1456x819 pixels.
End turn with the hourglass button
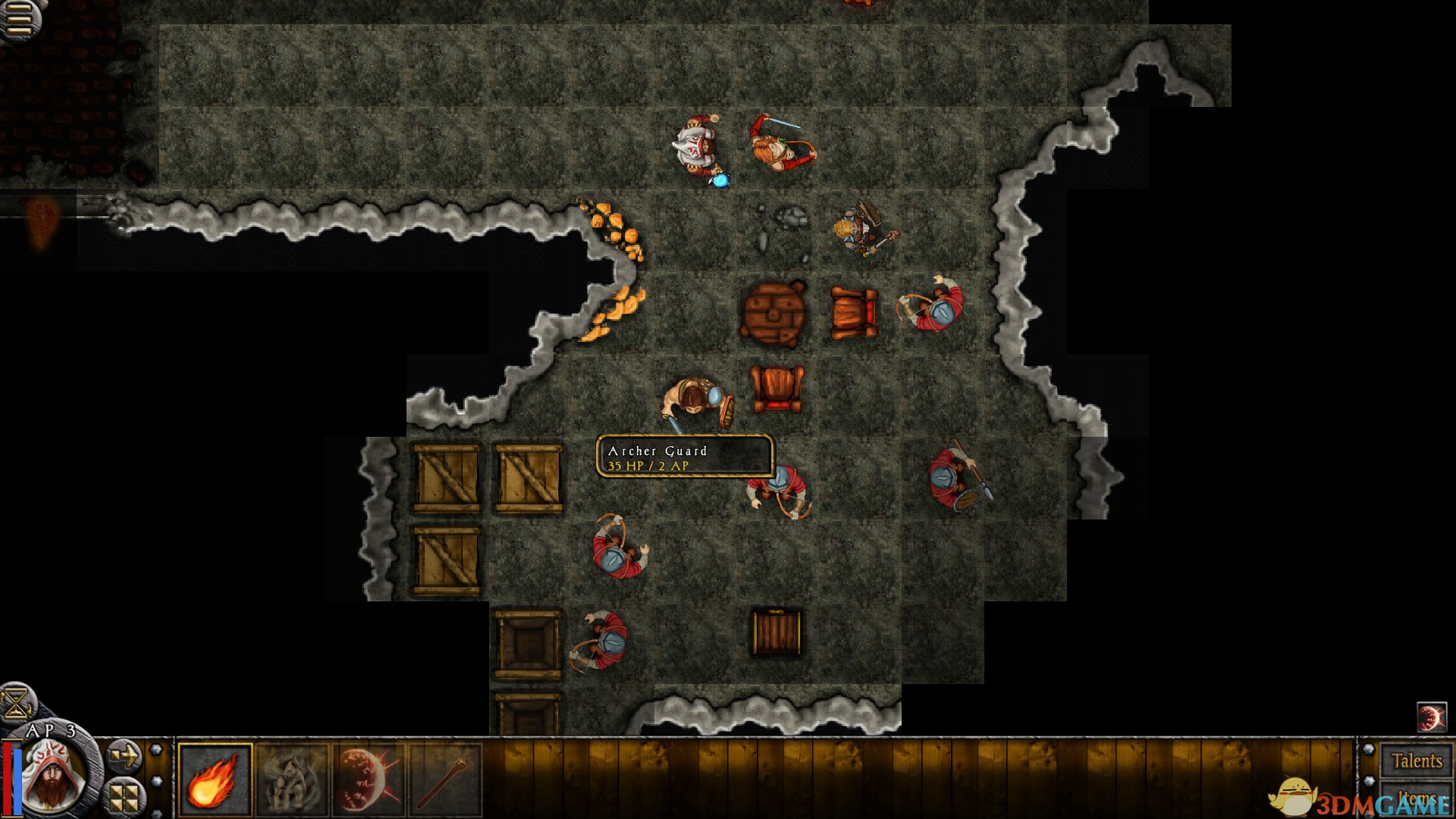(17, 701)
